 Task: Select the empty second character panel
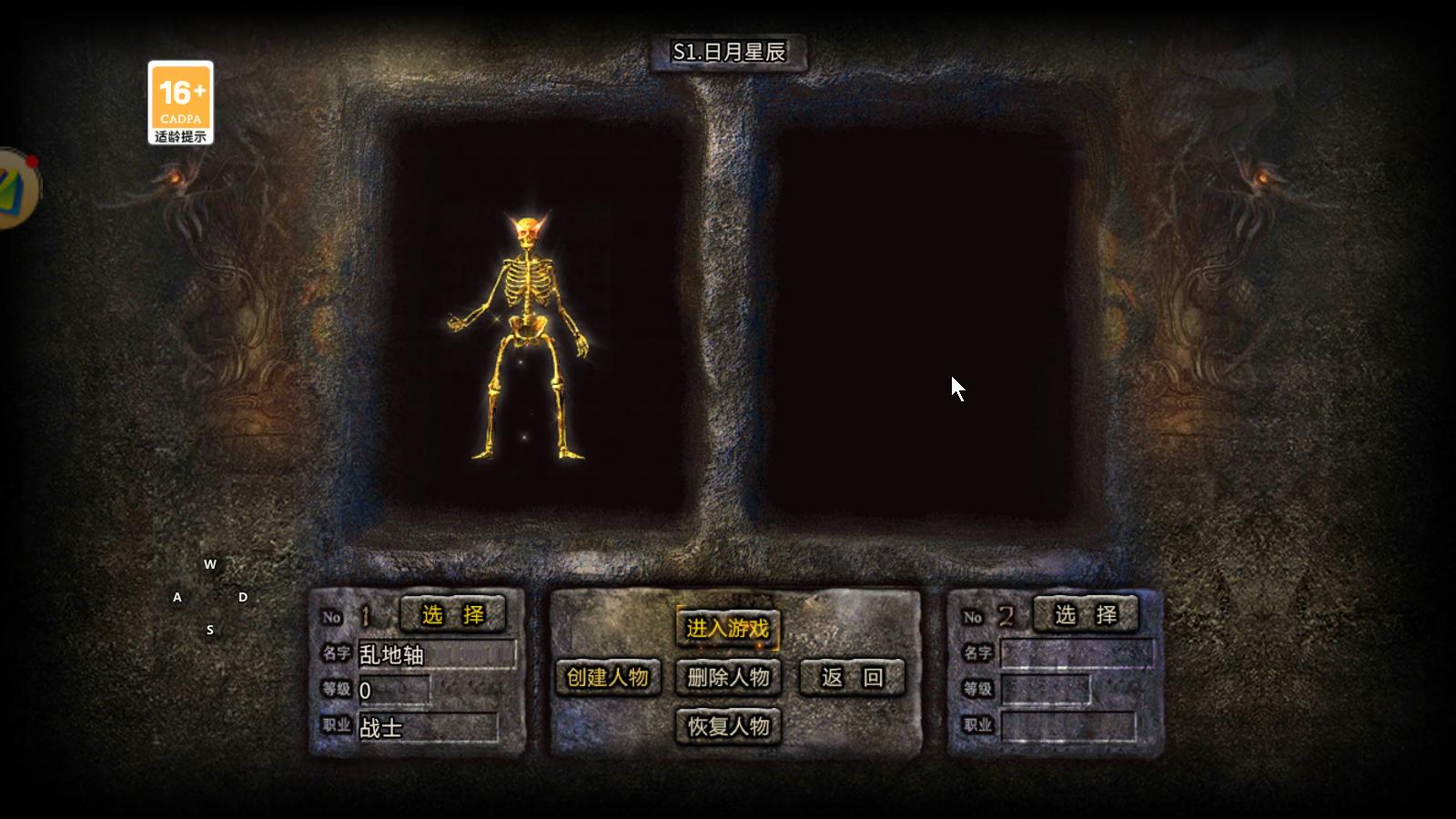(919, 323)
